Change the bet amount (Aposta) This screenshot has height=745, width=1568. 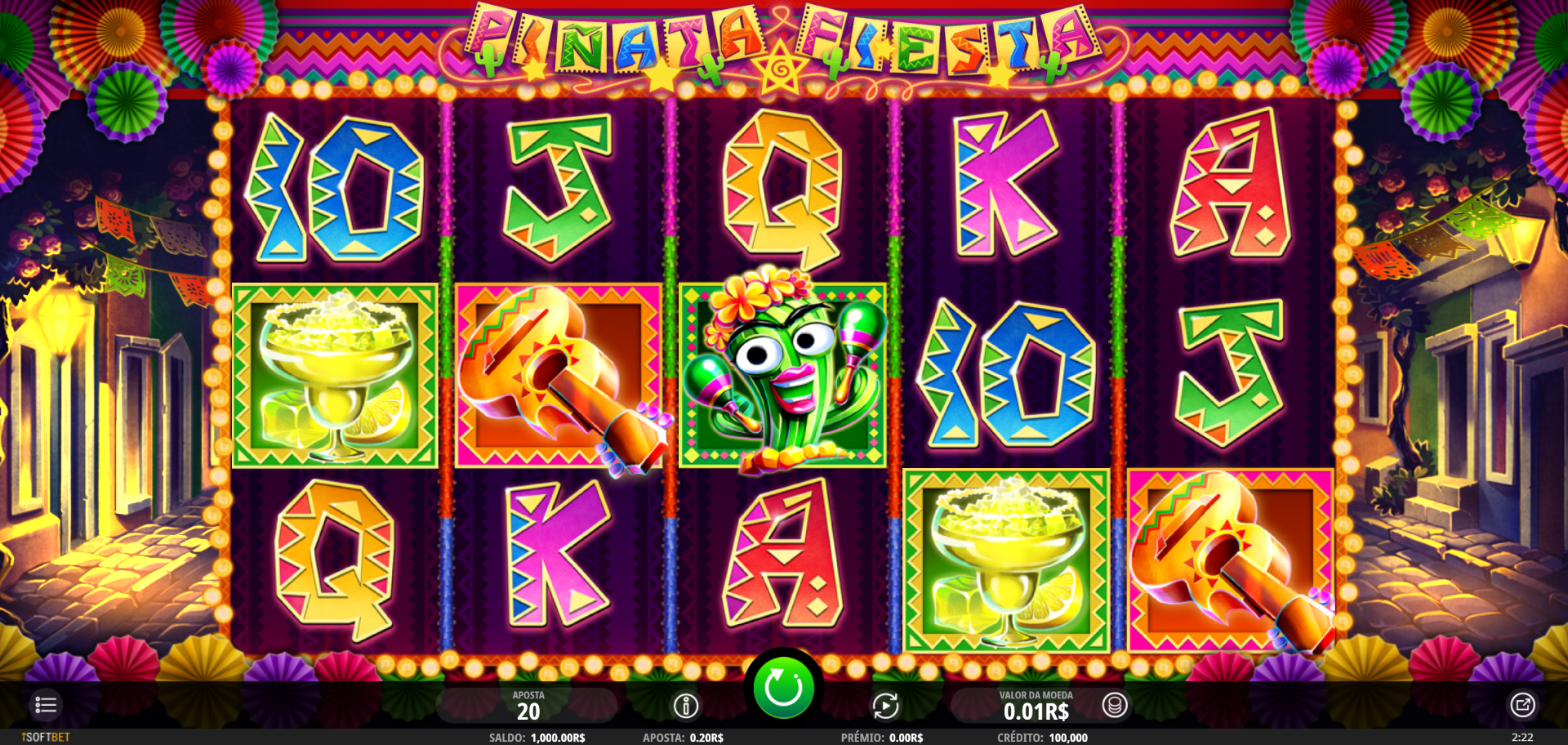(x=528, y=706)
